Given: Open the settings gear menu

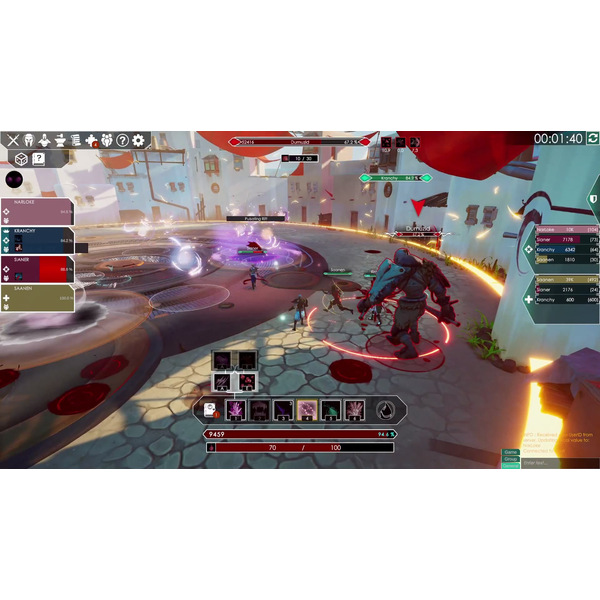Looking at the screenshot, I should pos(138,140).
